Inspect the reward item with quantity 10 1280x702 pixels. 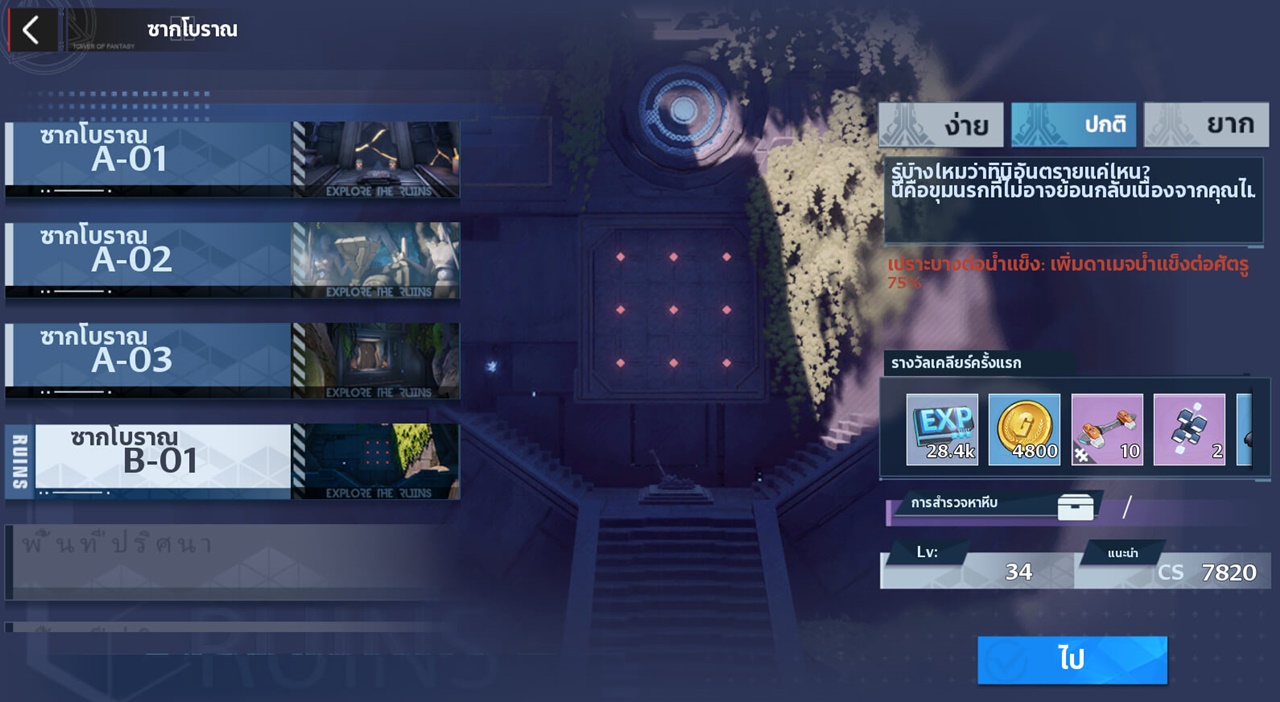point(1107,429)
